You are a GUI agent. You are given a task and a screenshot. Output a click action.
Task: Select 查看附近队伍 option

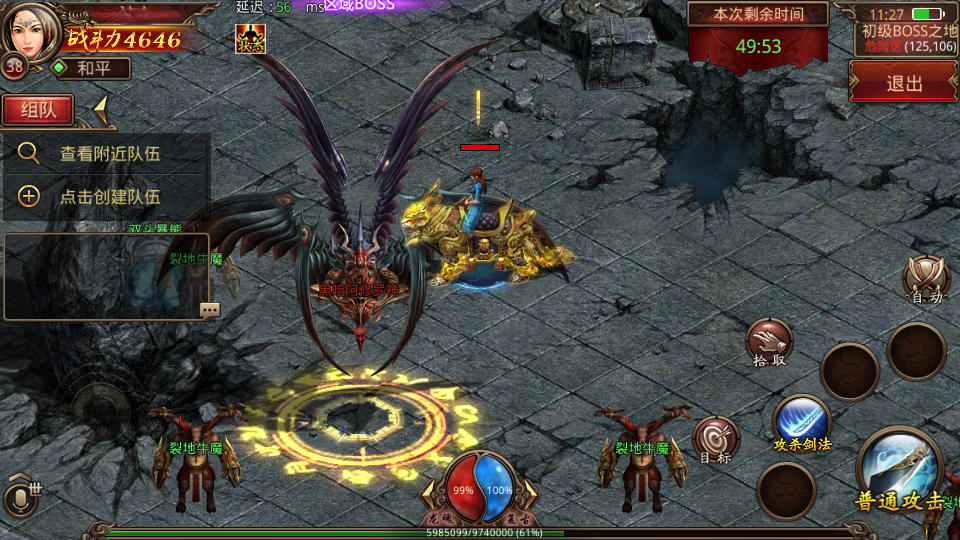(108, 154)
